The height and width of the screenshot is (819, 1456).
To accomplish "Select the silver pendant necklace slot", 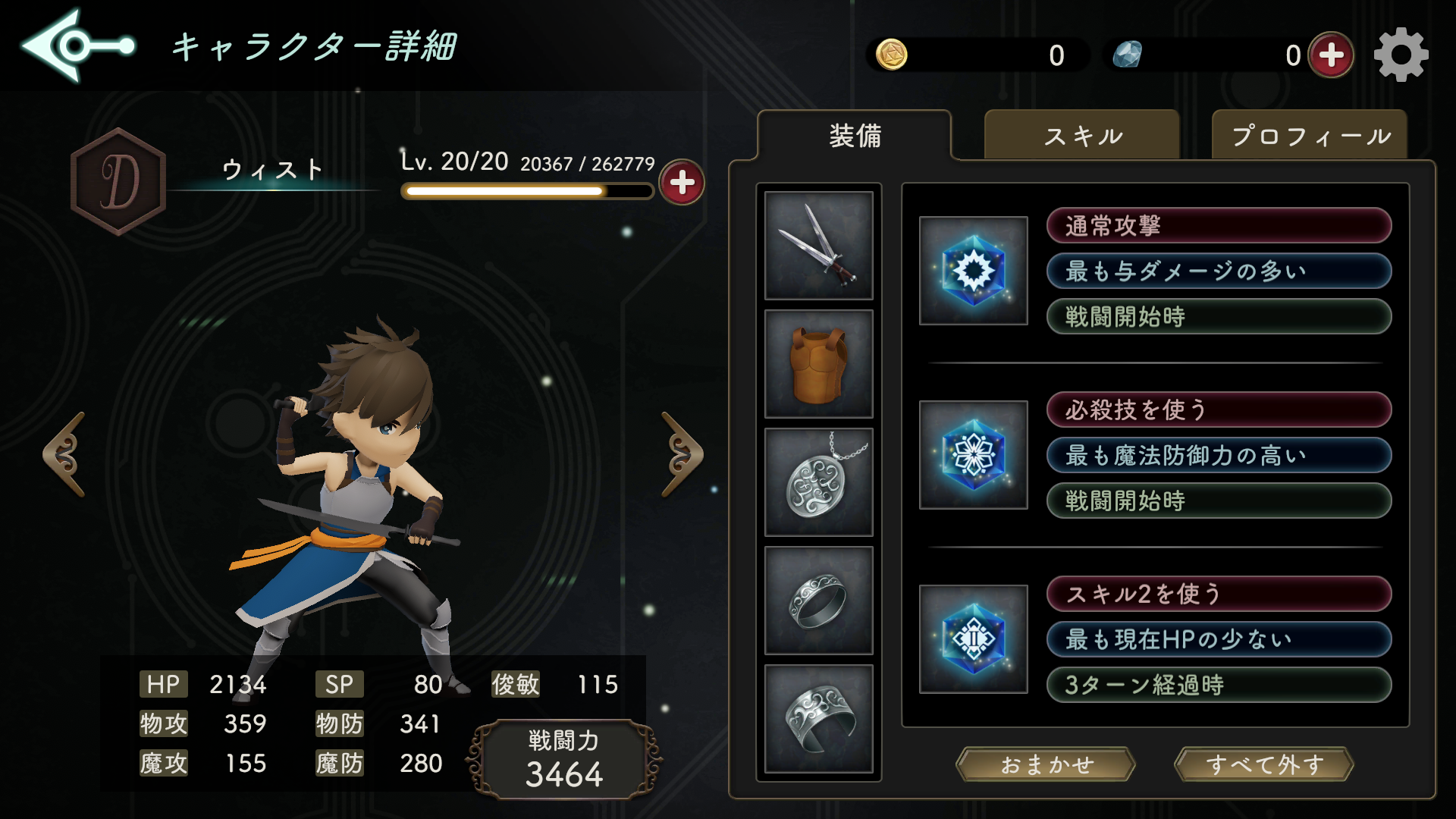I will tap(819, 482).
